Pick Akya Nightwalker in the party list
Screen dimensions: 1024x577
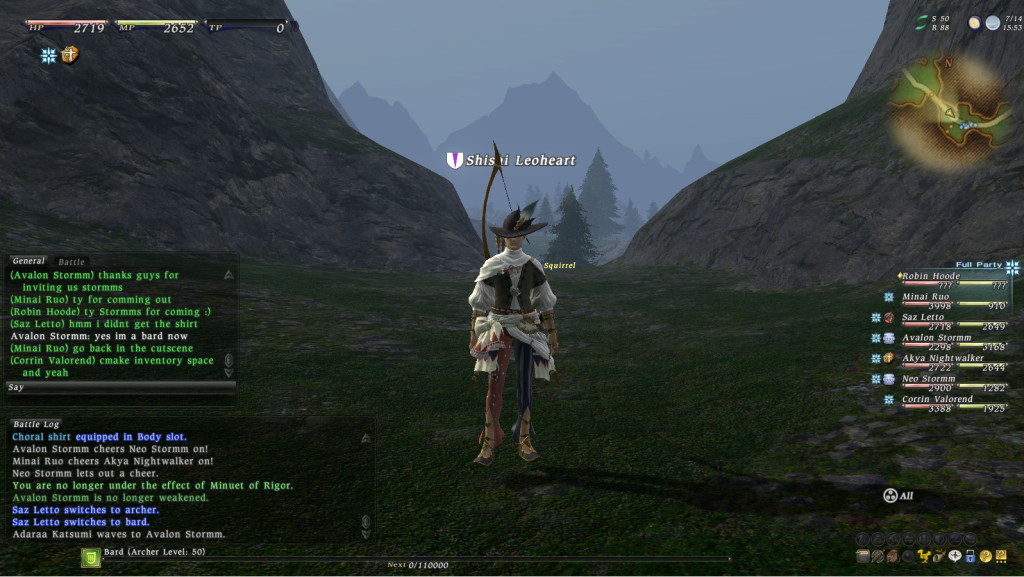(942, 358)
